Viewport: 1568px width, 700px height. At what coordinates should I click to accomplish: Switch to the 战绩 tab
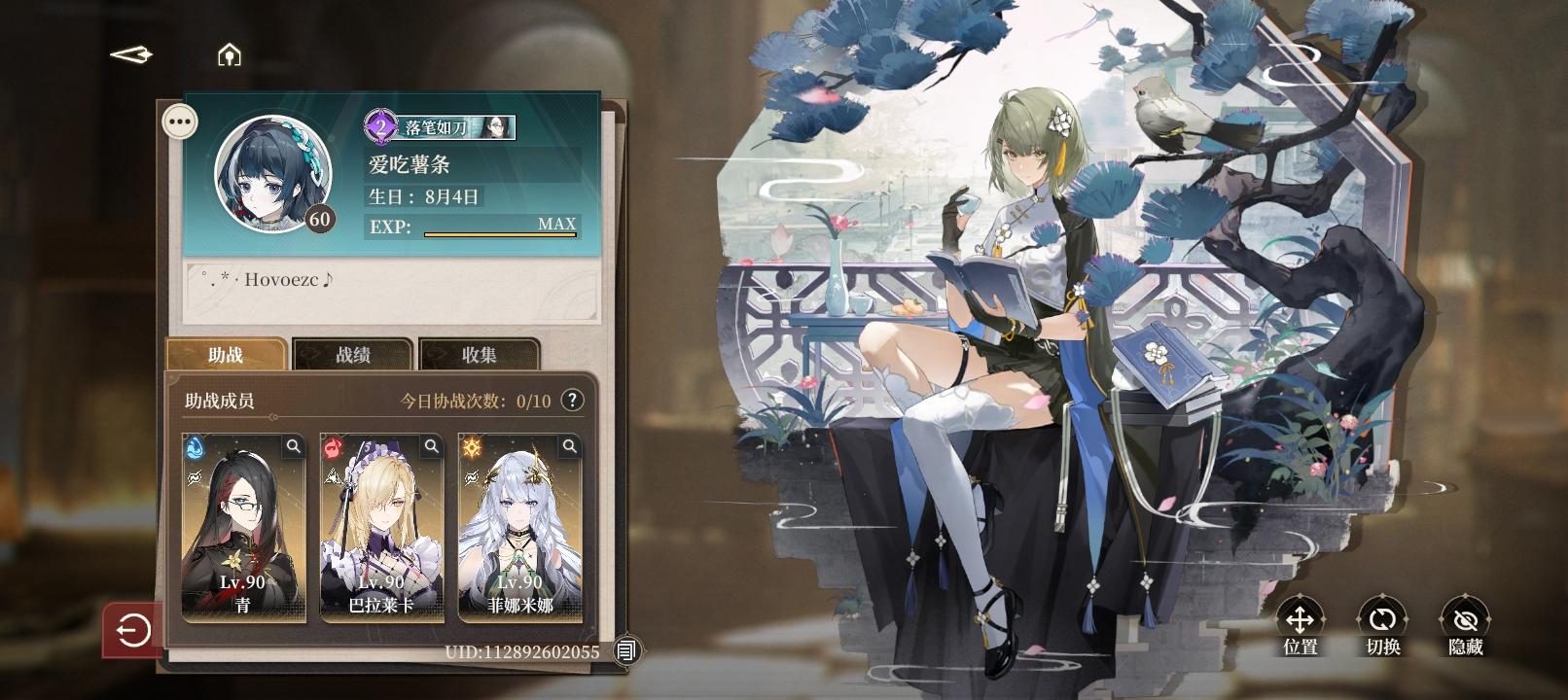(x=356, y=354)
